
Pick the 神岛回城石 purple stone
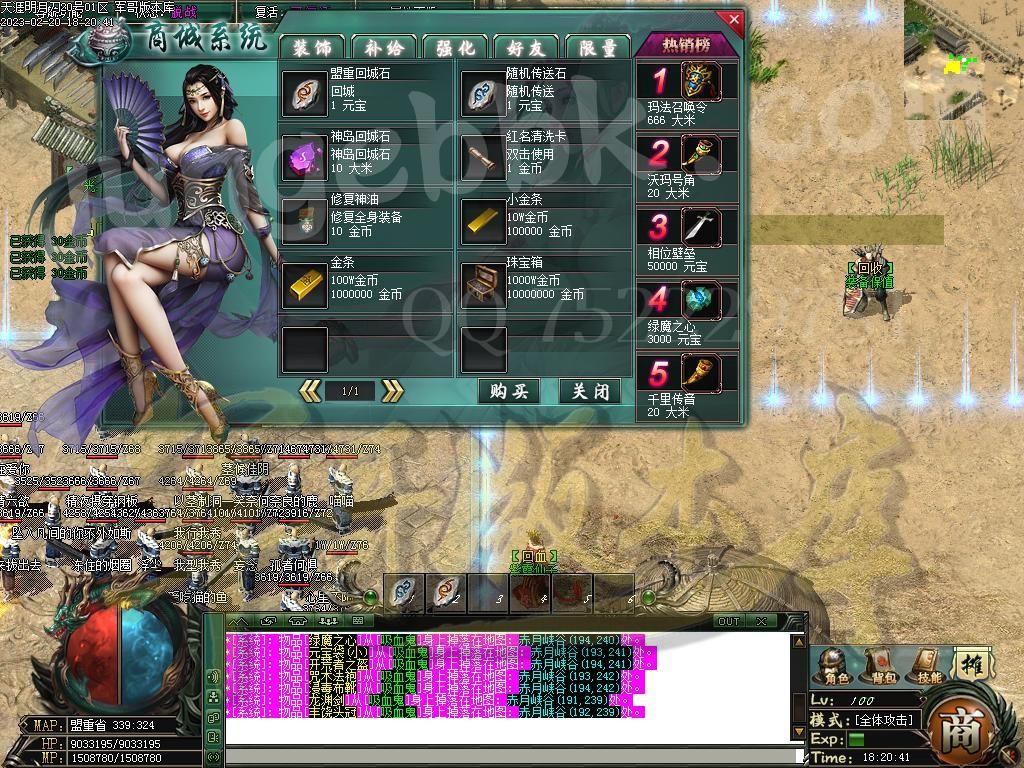click(304, 157)
